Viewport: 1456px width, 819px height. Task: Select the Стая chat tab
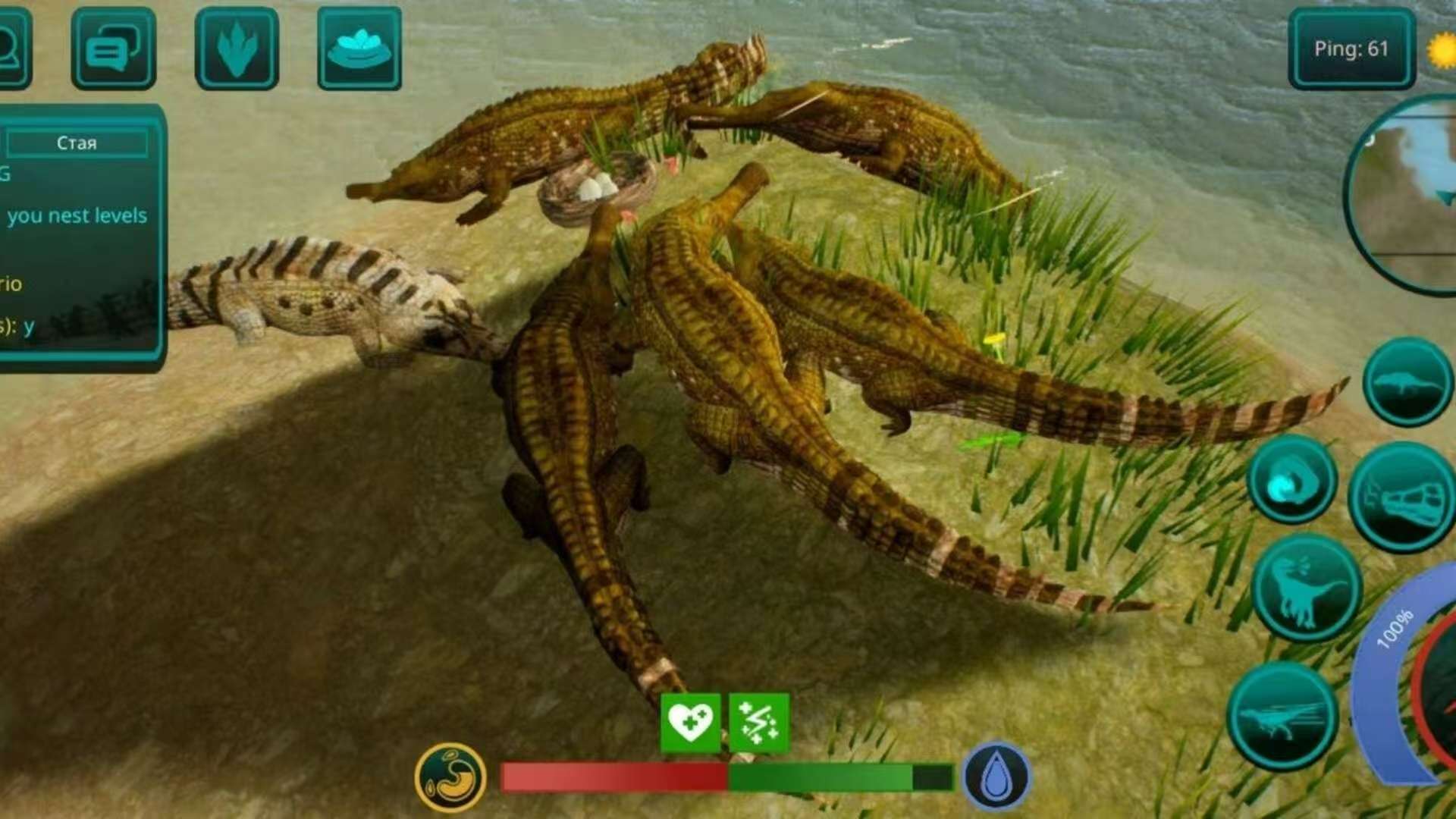pos(77,143)
